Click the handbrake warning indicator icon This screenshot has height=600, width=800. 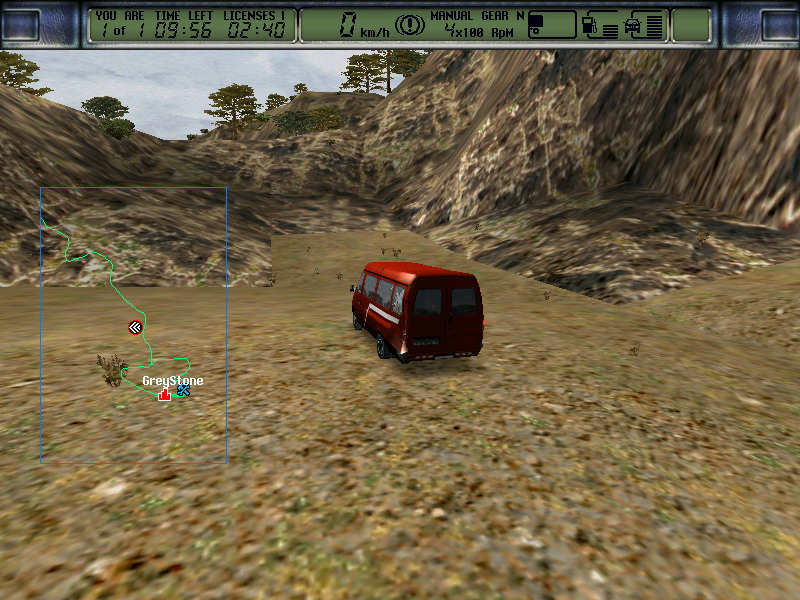[407, 25]
